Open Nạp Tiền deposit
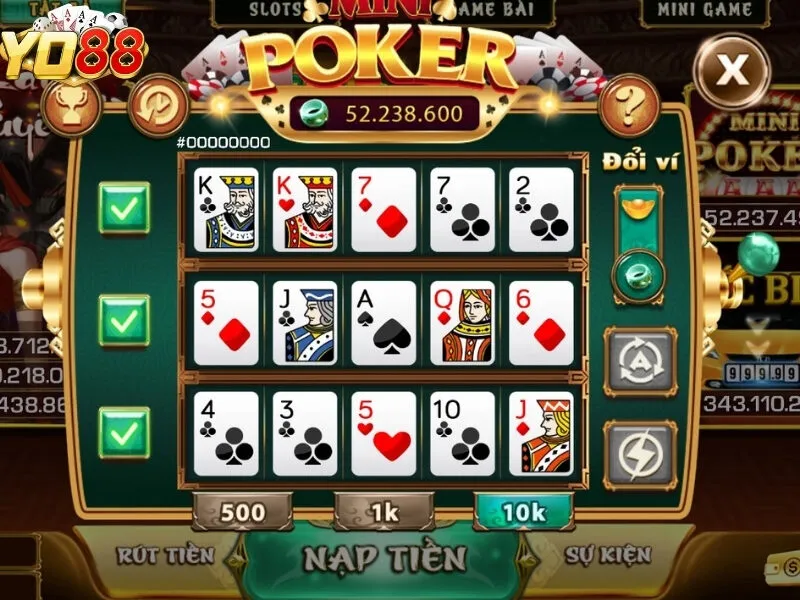The height and width of the screenshot is (600, 800). 385,557
